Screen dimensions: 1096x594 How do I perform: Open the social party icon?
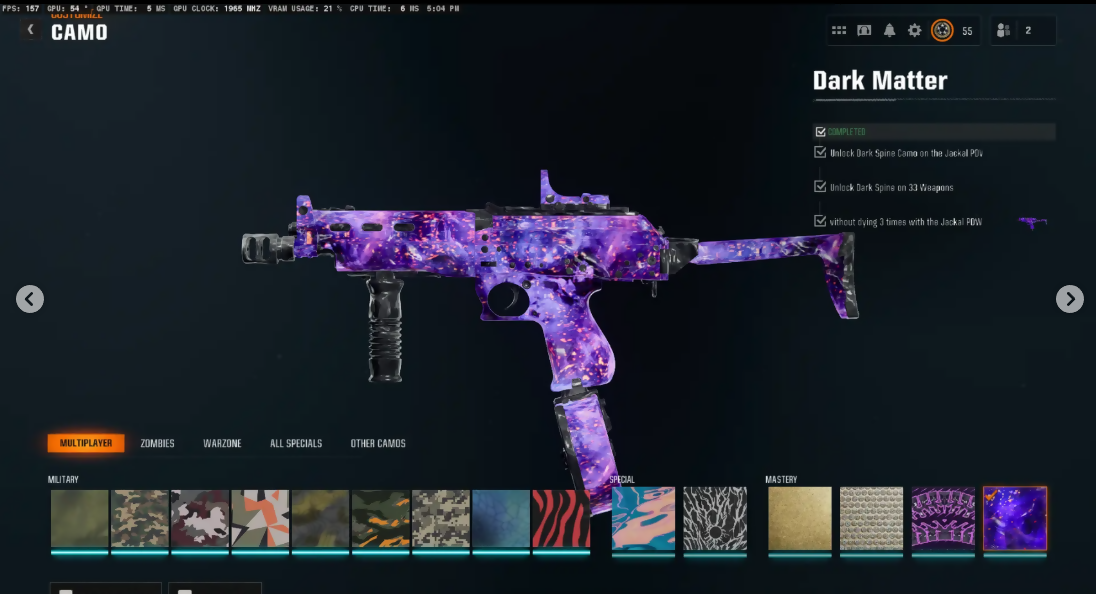(x=1002, y=31)
